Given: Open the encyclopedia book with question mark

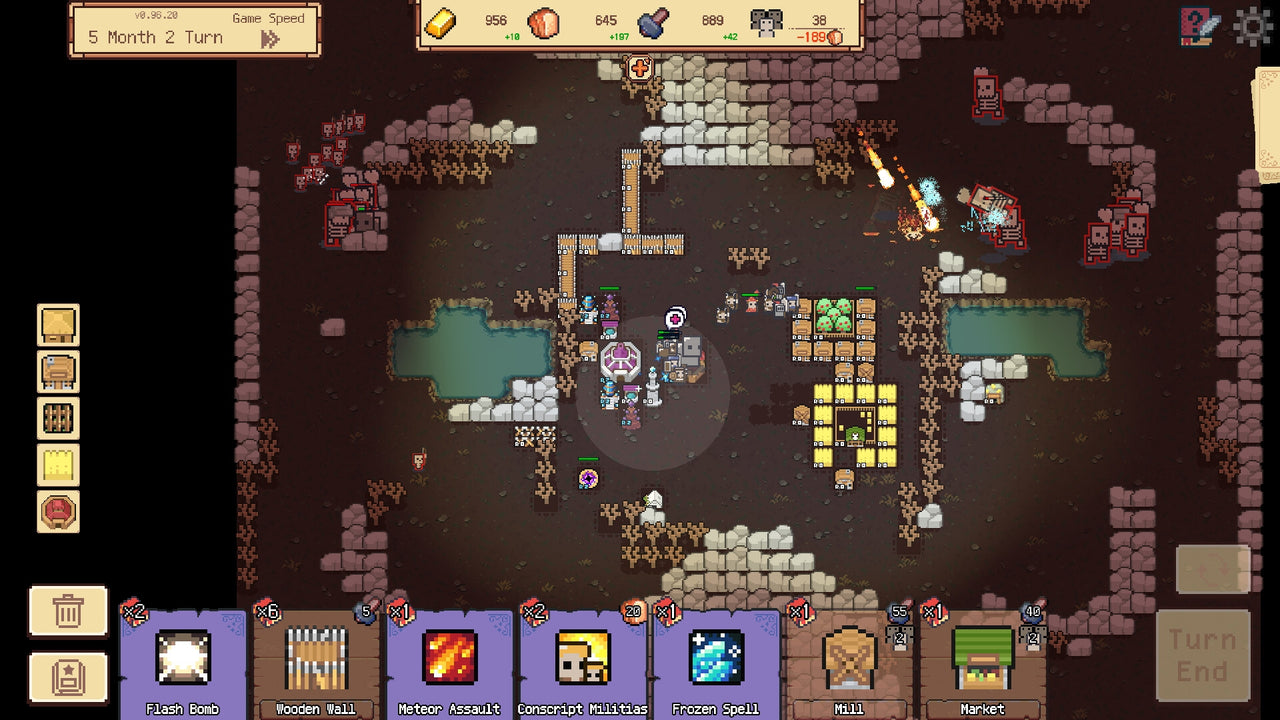Looking at the screenshot, I should click(x=1196, y=27).
